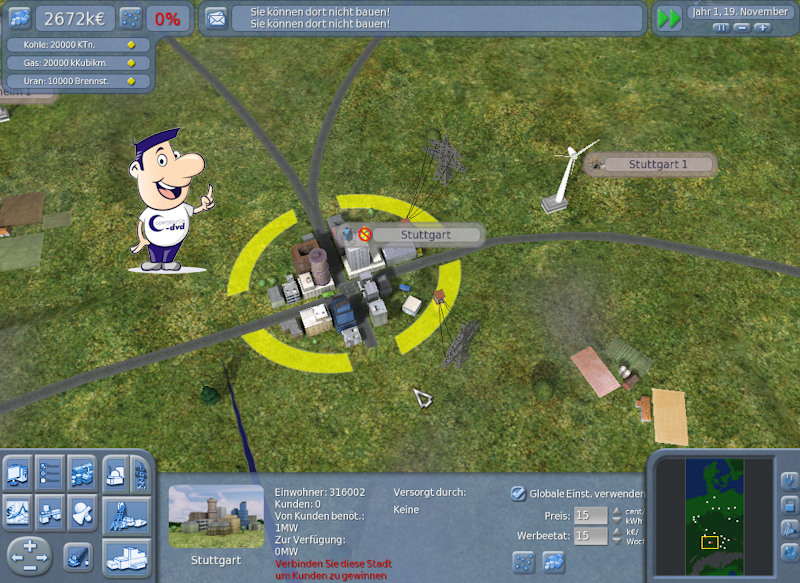
Task: Select the Werbeetat value field
Action: (x=590, y=537)
